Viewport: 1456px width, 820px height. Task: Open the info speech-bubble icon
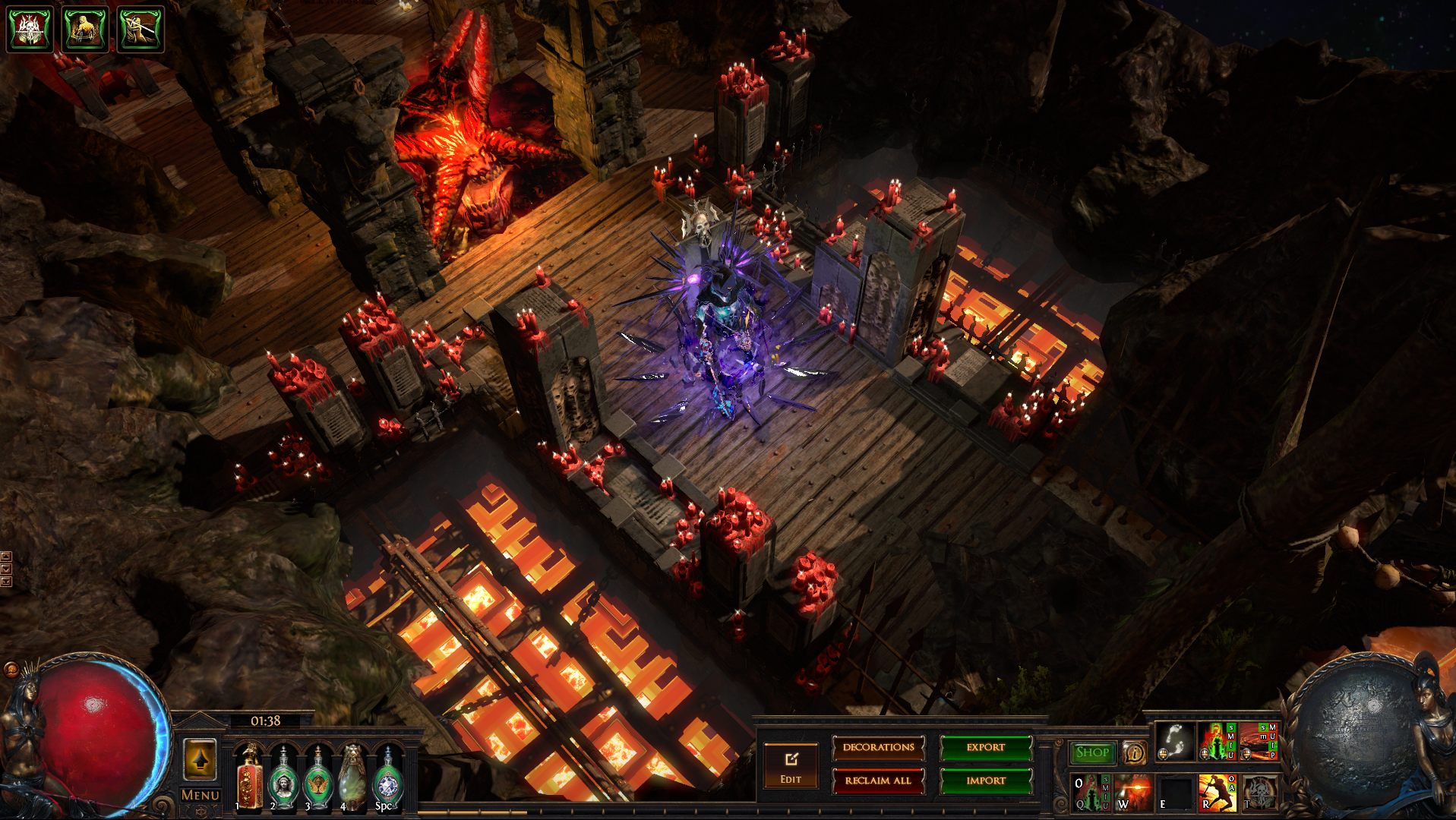(x=1135, y=752)
